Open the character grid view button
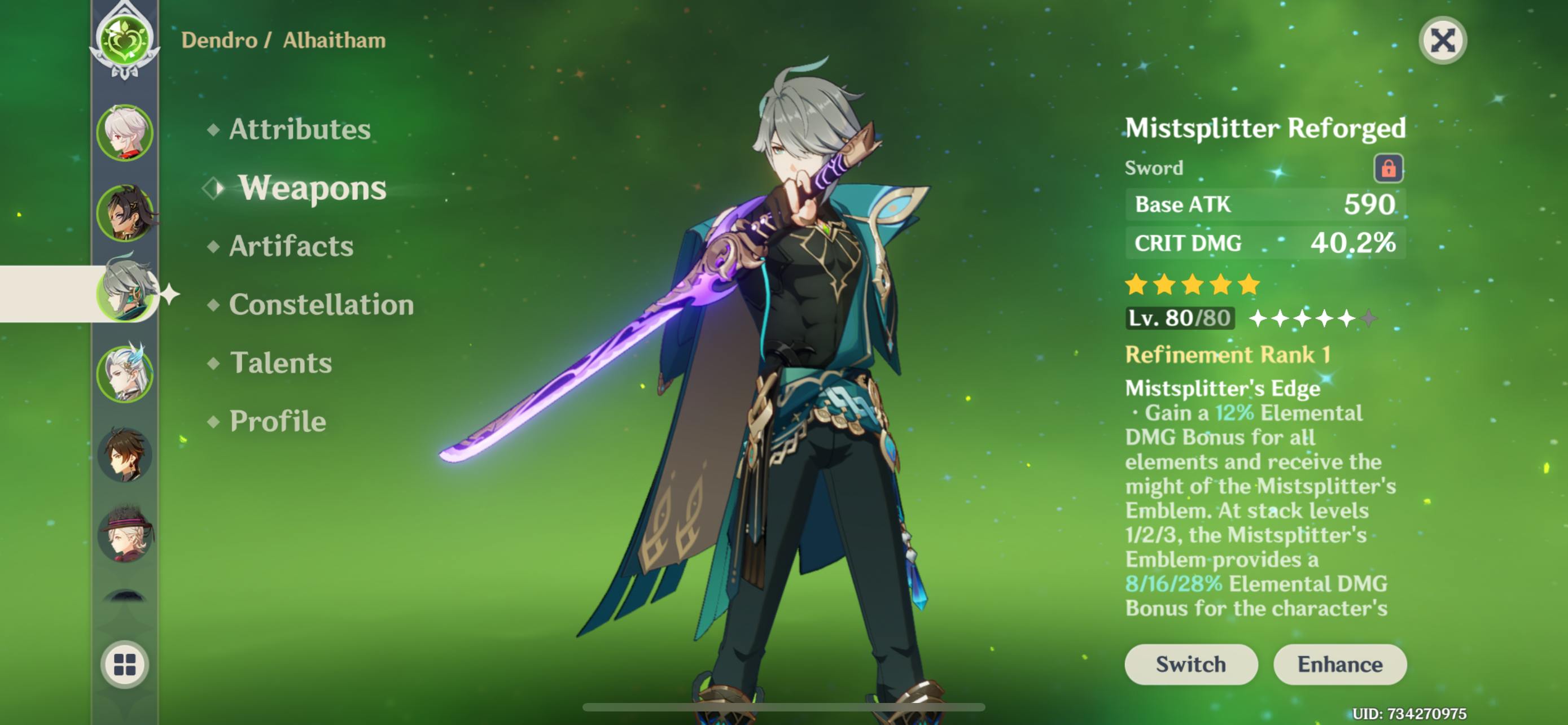This screenshot has width=1568, height=725. 125,664
